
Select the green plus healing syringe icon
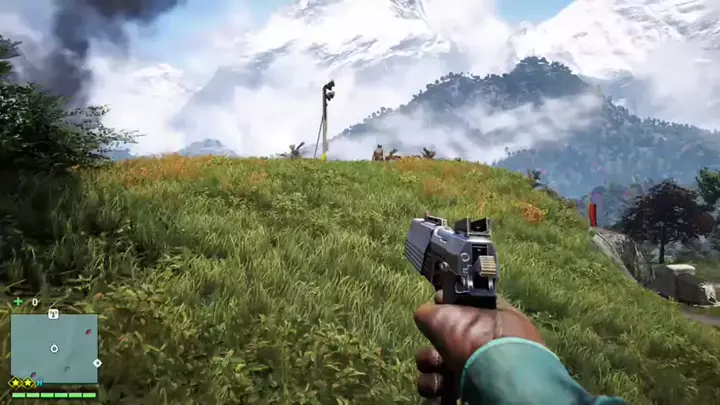tap(17, 301)
